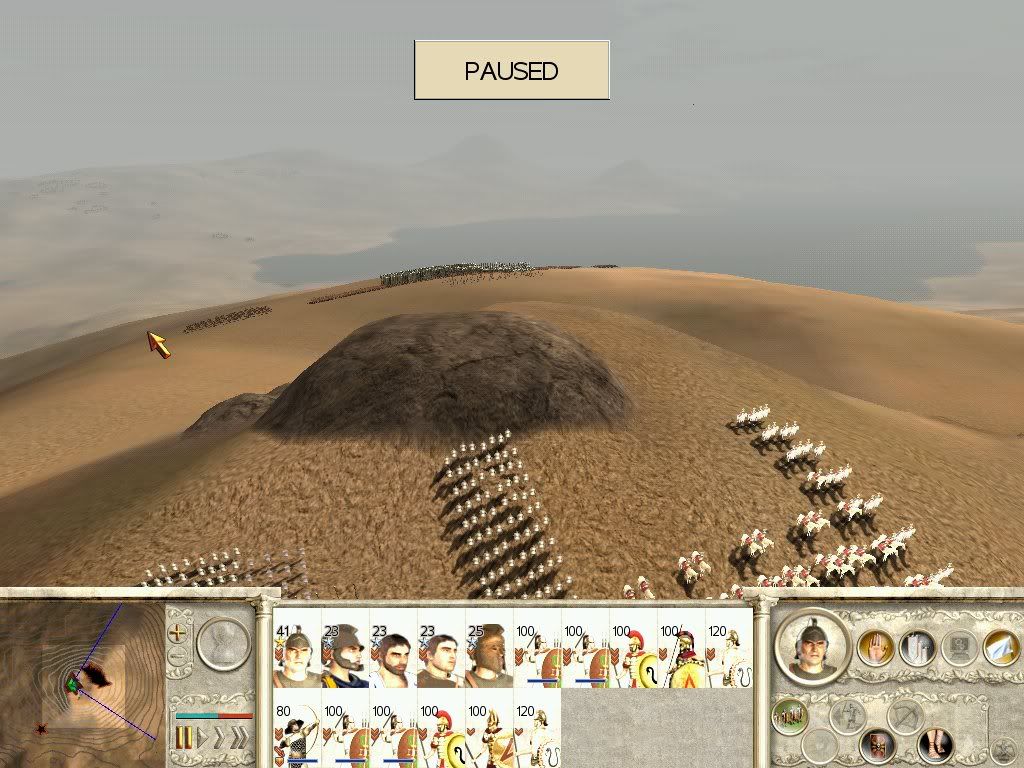Screen dimensions: 1024x768
Task: Issue halt order with raised hand icon
Action: pos(876,648)
